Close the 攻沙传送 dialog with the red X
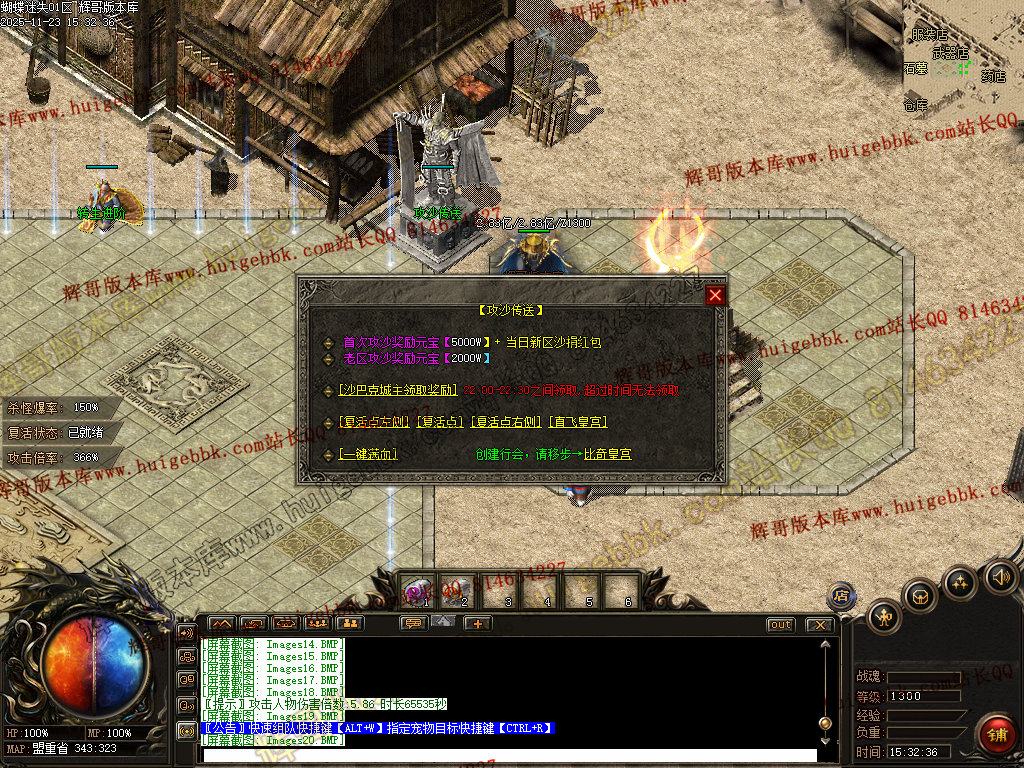This screenshot has width=1024, height=768. click(x=715, y=295)
